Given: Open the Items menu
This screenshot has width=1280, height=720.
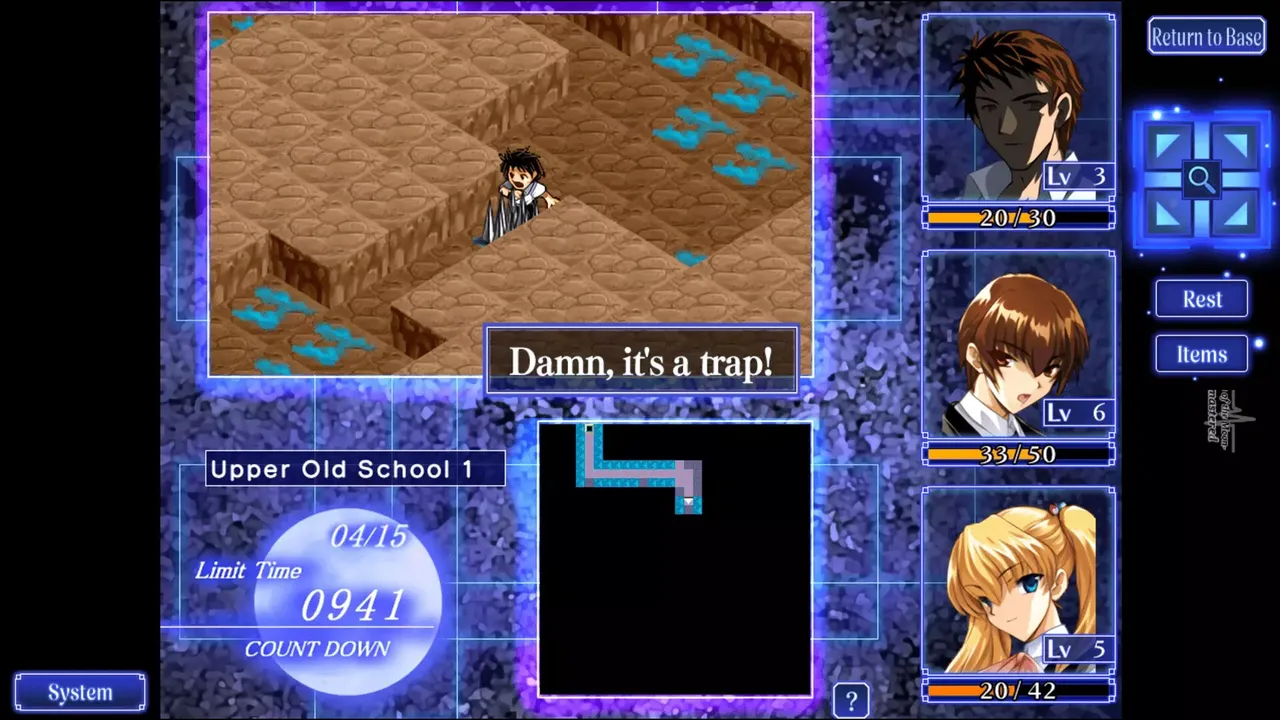Looking at the screenshot, I should point(1201,354).
